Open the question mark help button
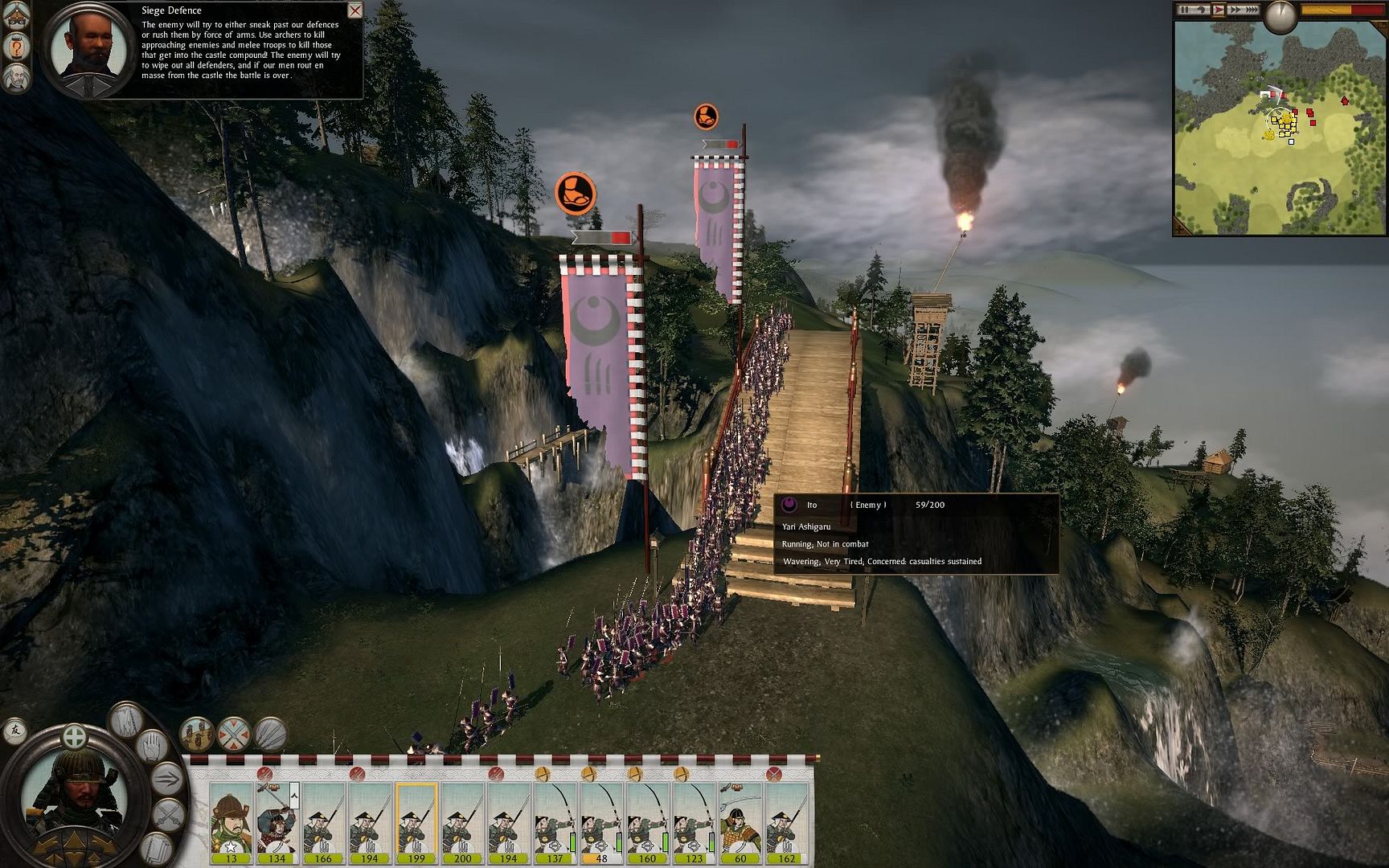The image size is (1389, 868). tap(16, 47)
